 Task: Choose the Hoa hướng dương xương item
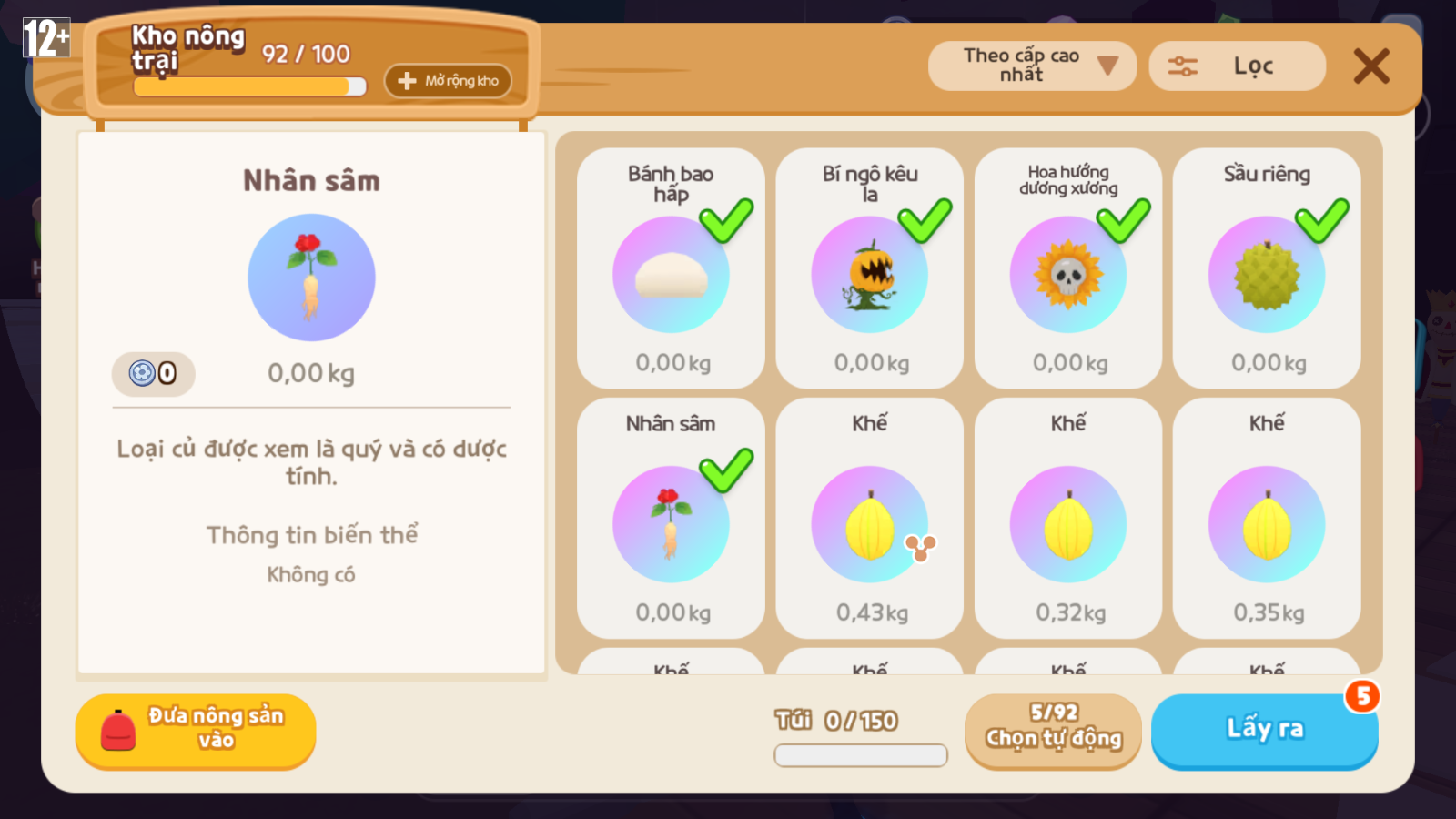1067,269
